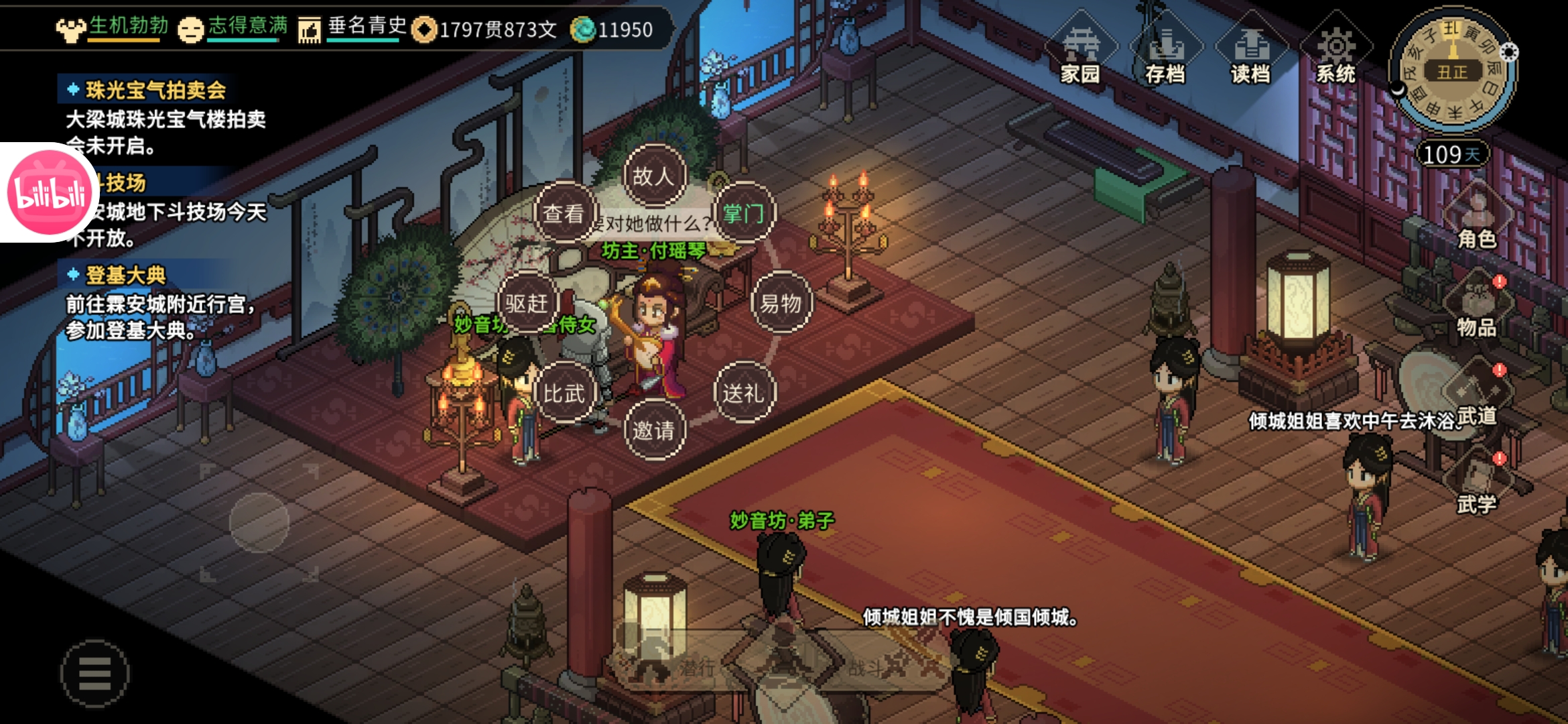Click the bilibili logo overlay
Screen dimensions: 1568x724
pyautogui.click(x=48, y=192)
